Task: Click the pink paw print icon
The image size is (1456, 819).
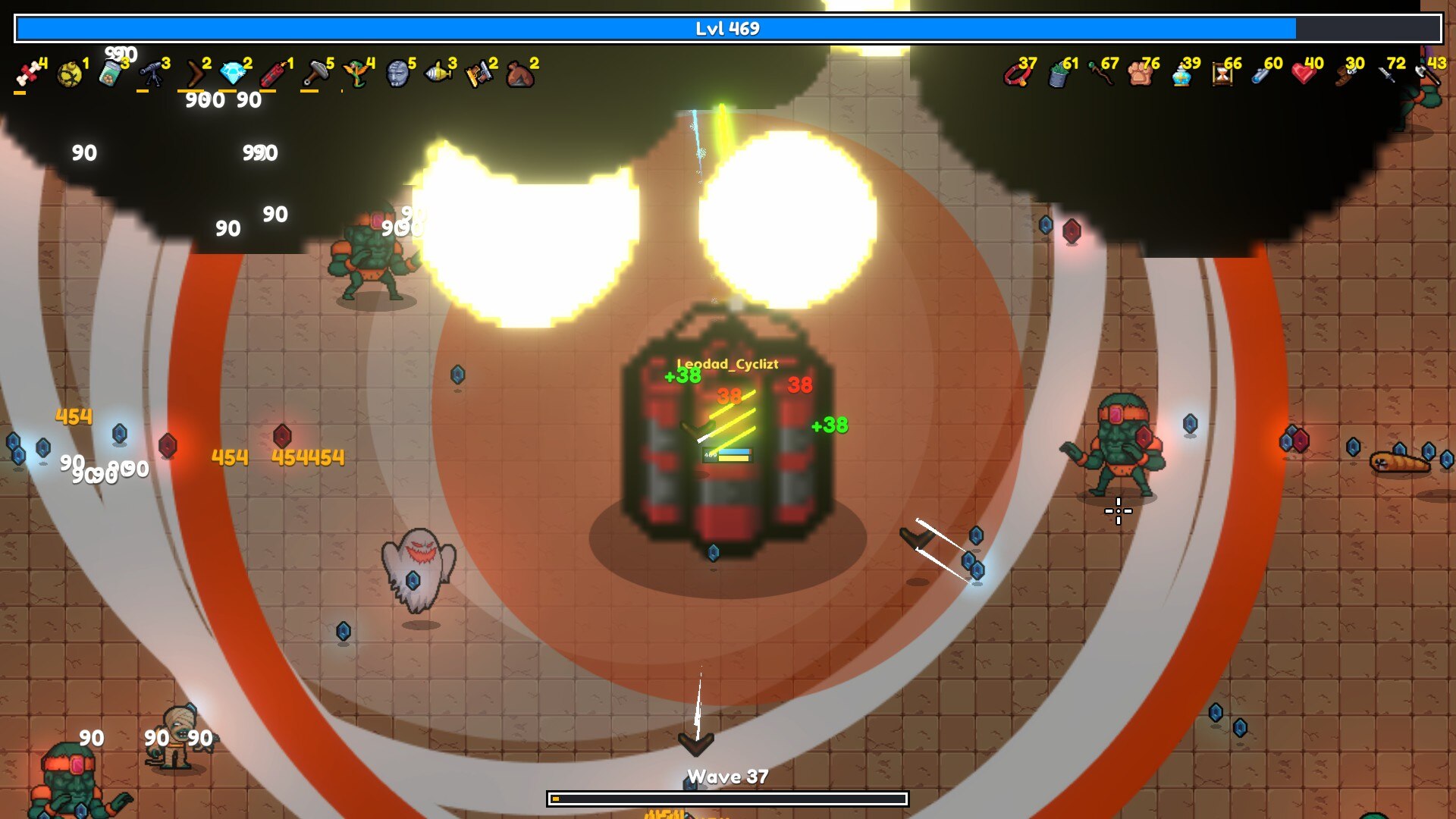Action: pyautogui.click(x=1140, y=74)
